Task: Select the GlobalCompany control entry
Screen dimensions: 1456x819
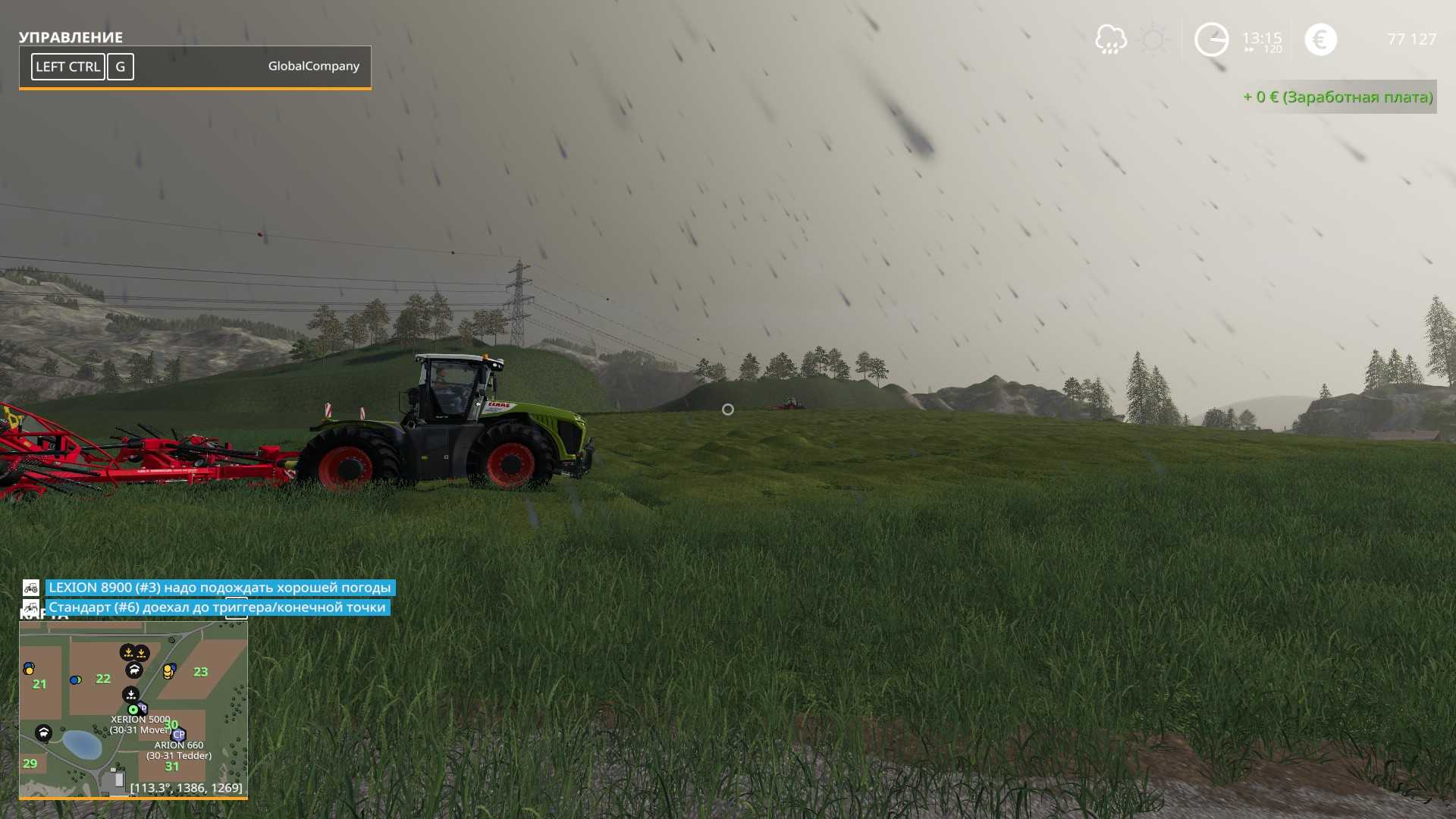Action: [195, 67]
